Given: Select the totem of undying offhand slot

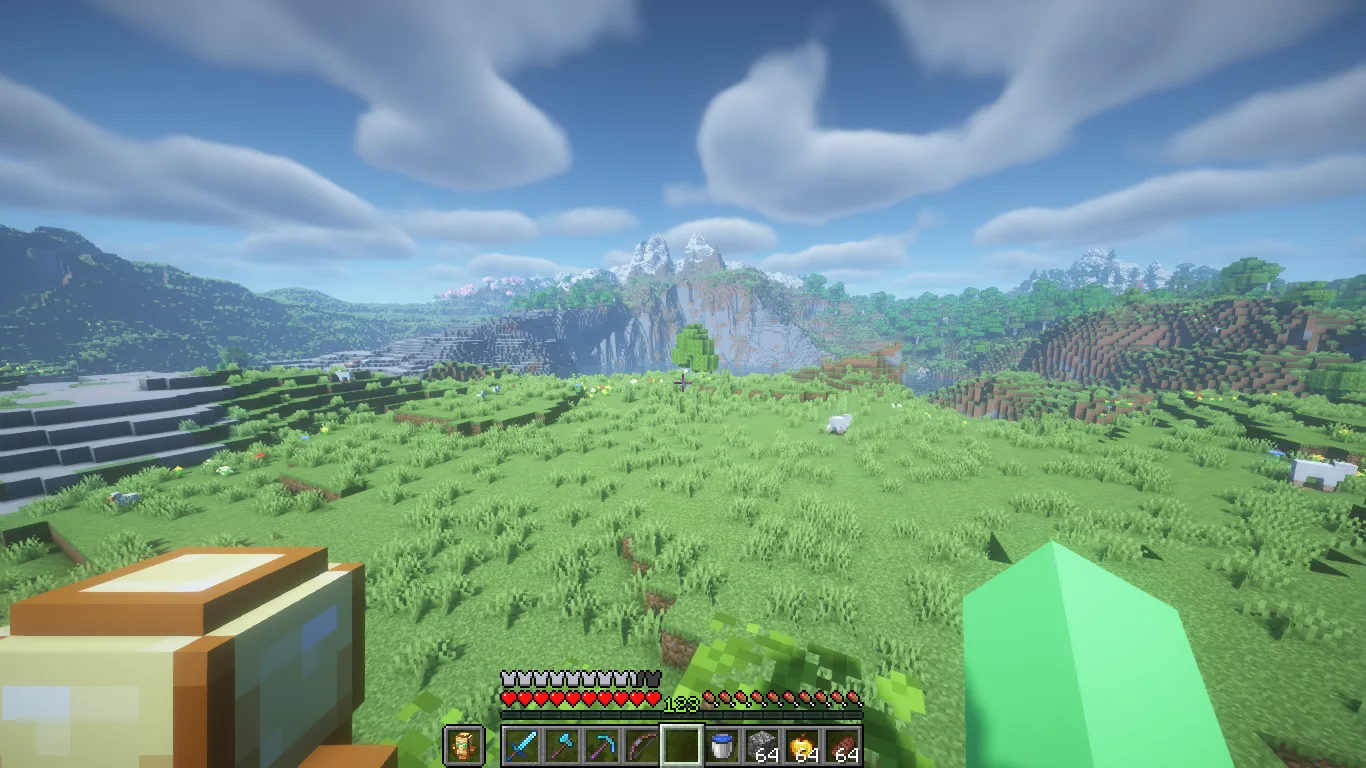Looking at the screenshot, I should coord(463,745).
